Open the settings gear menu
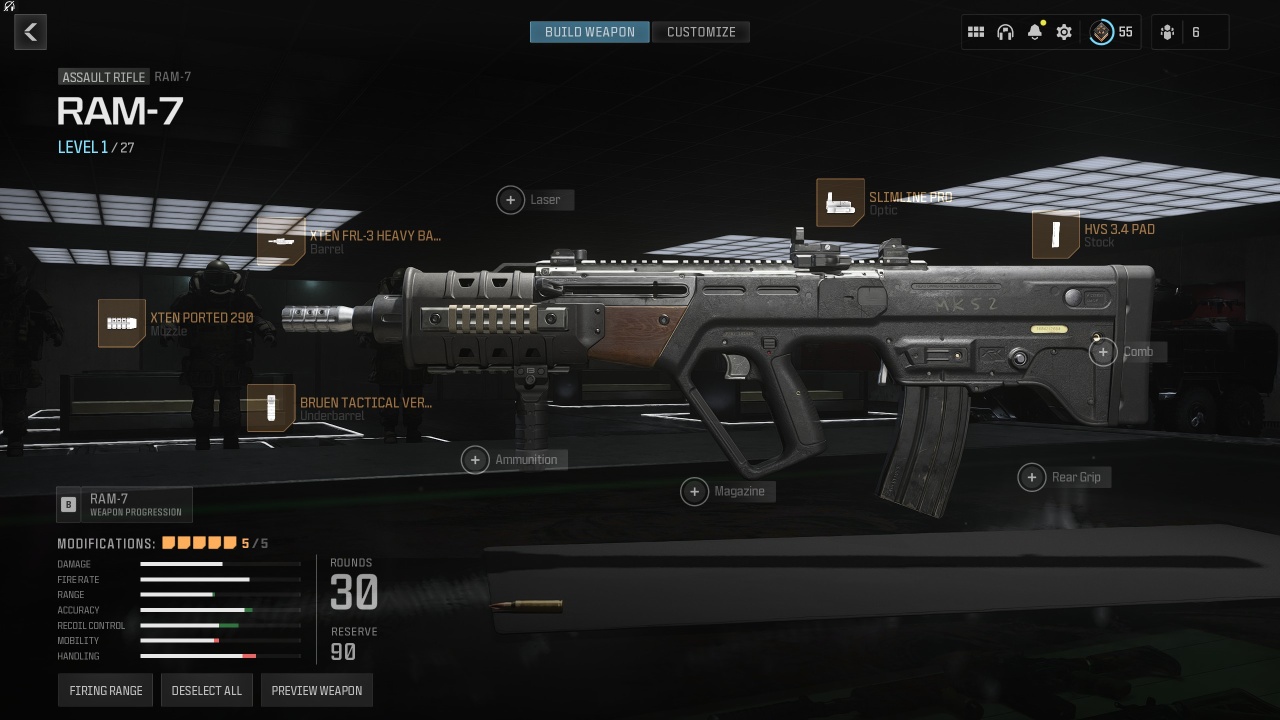 pyautogui.click(x=1063, y=31)
